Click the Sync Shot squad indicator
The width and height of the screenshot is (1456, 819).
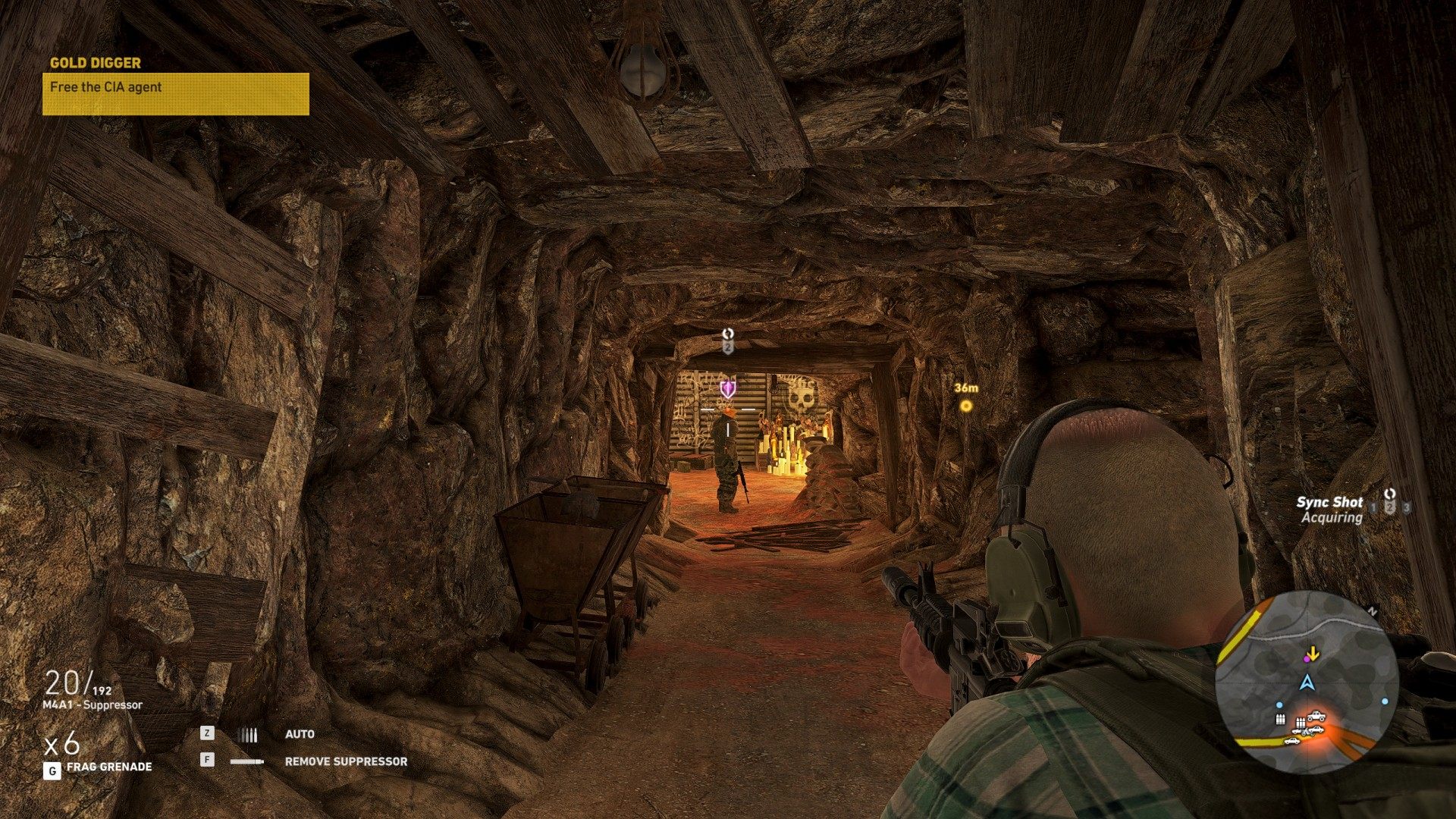coord(1389,502)
